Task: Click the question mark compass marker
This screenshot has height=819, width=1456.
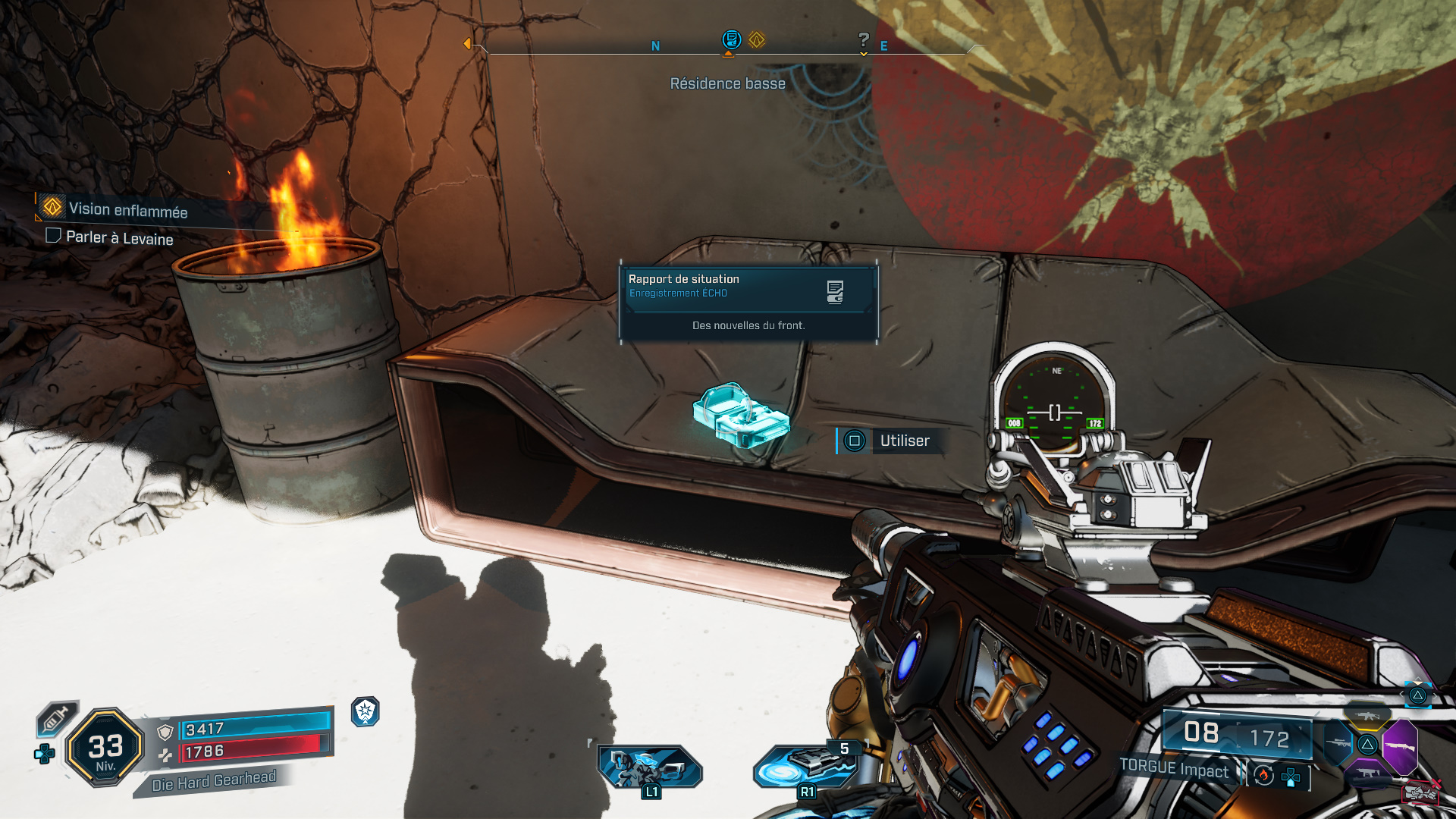Action: click(863, 40)
